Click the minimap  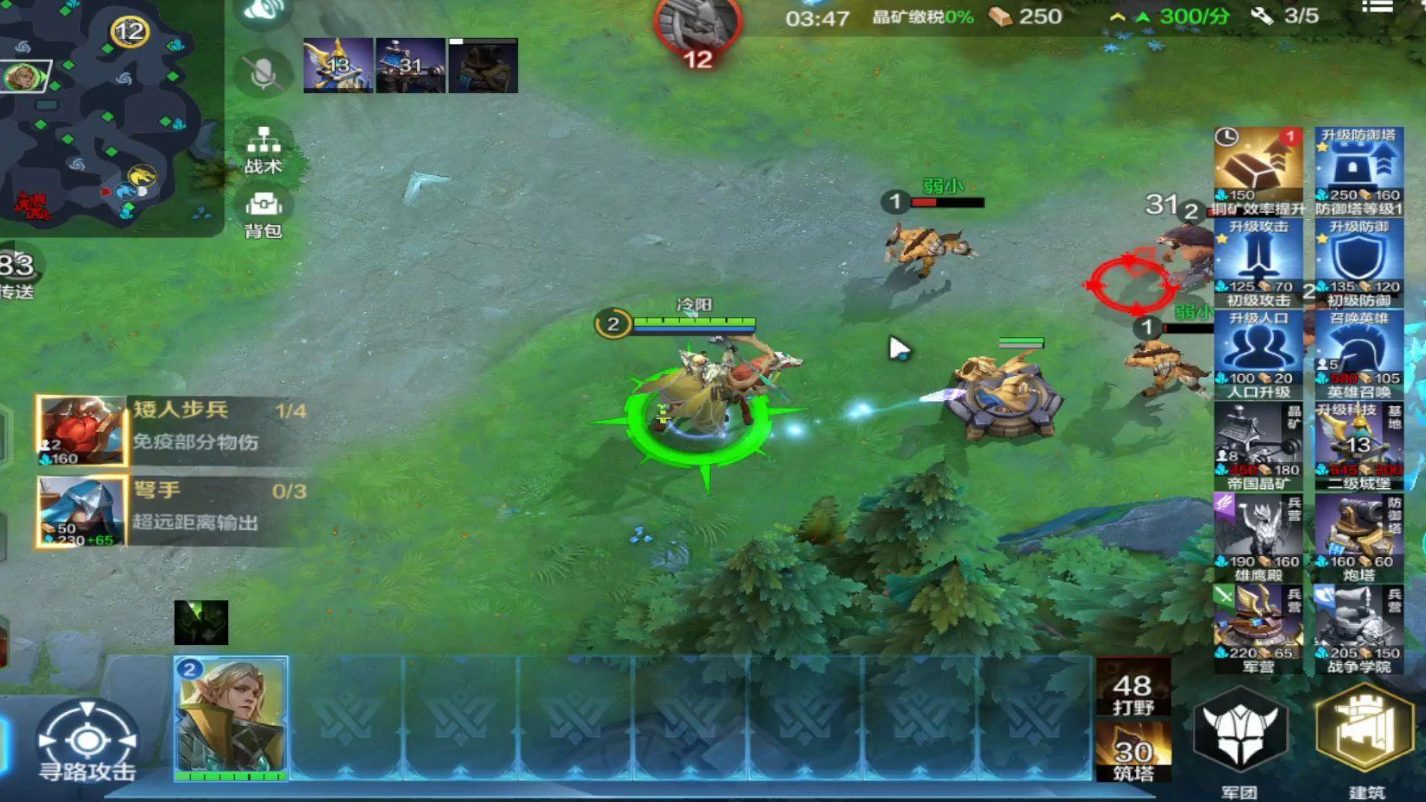[100, 110]
